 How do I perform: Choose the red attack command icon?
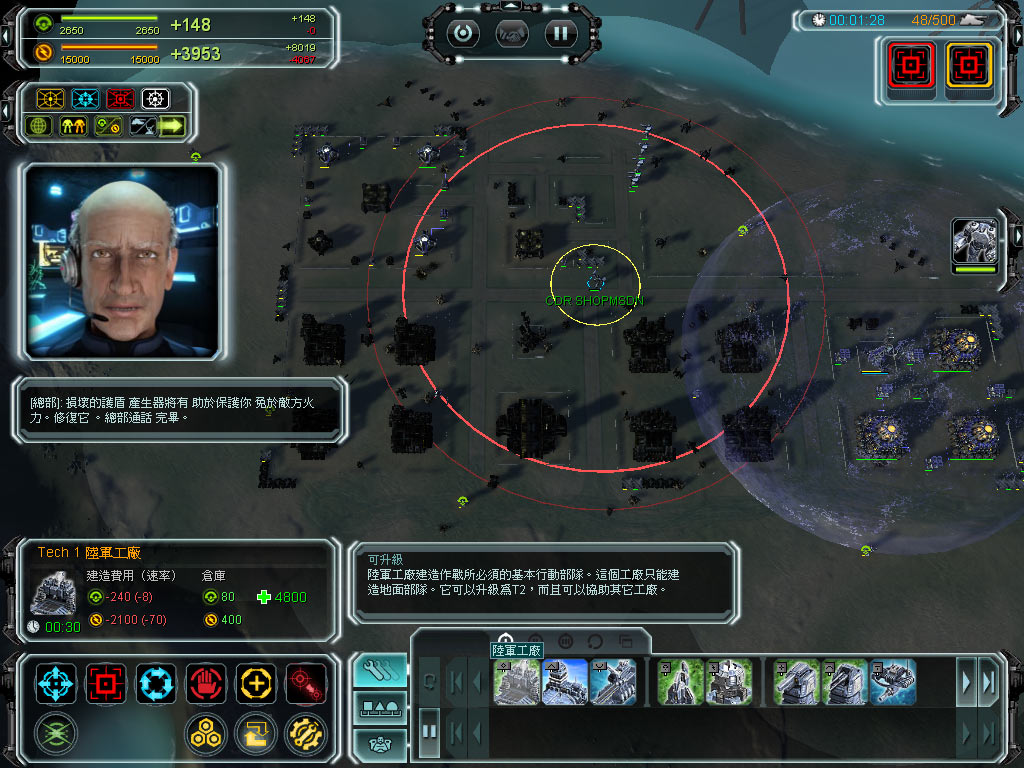(x=106, y=683)
